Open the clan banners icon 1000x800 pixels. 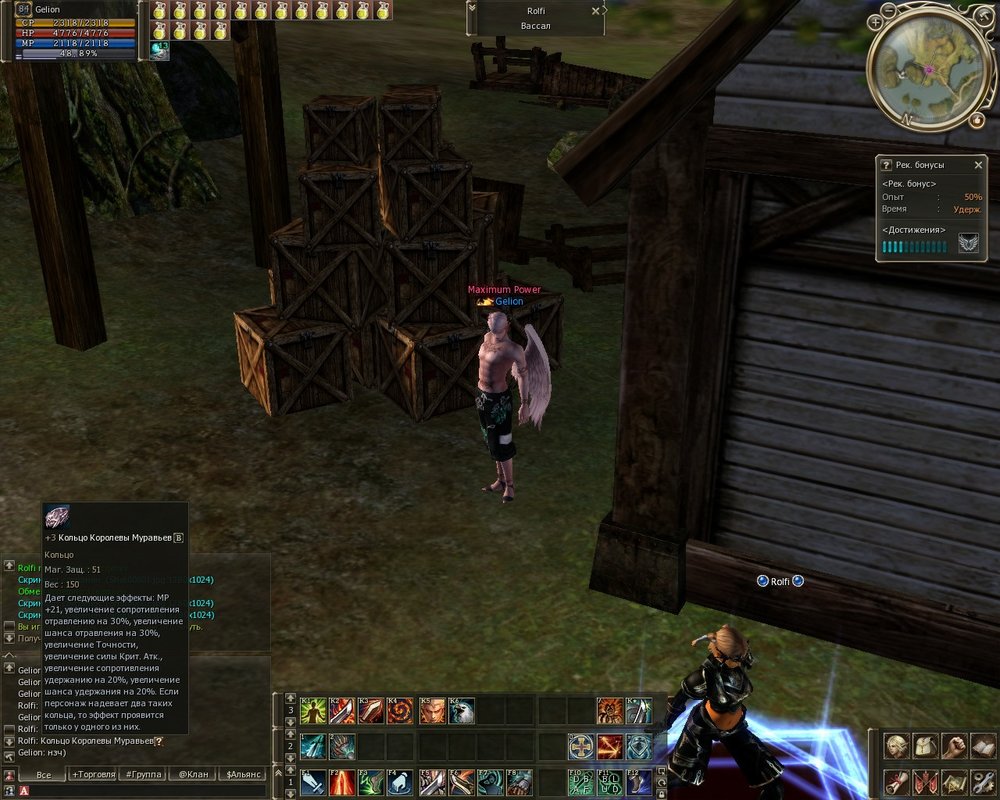(x=926, y=781)
